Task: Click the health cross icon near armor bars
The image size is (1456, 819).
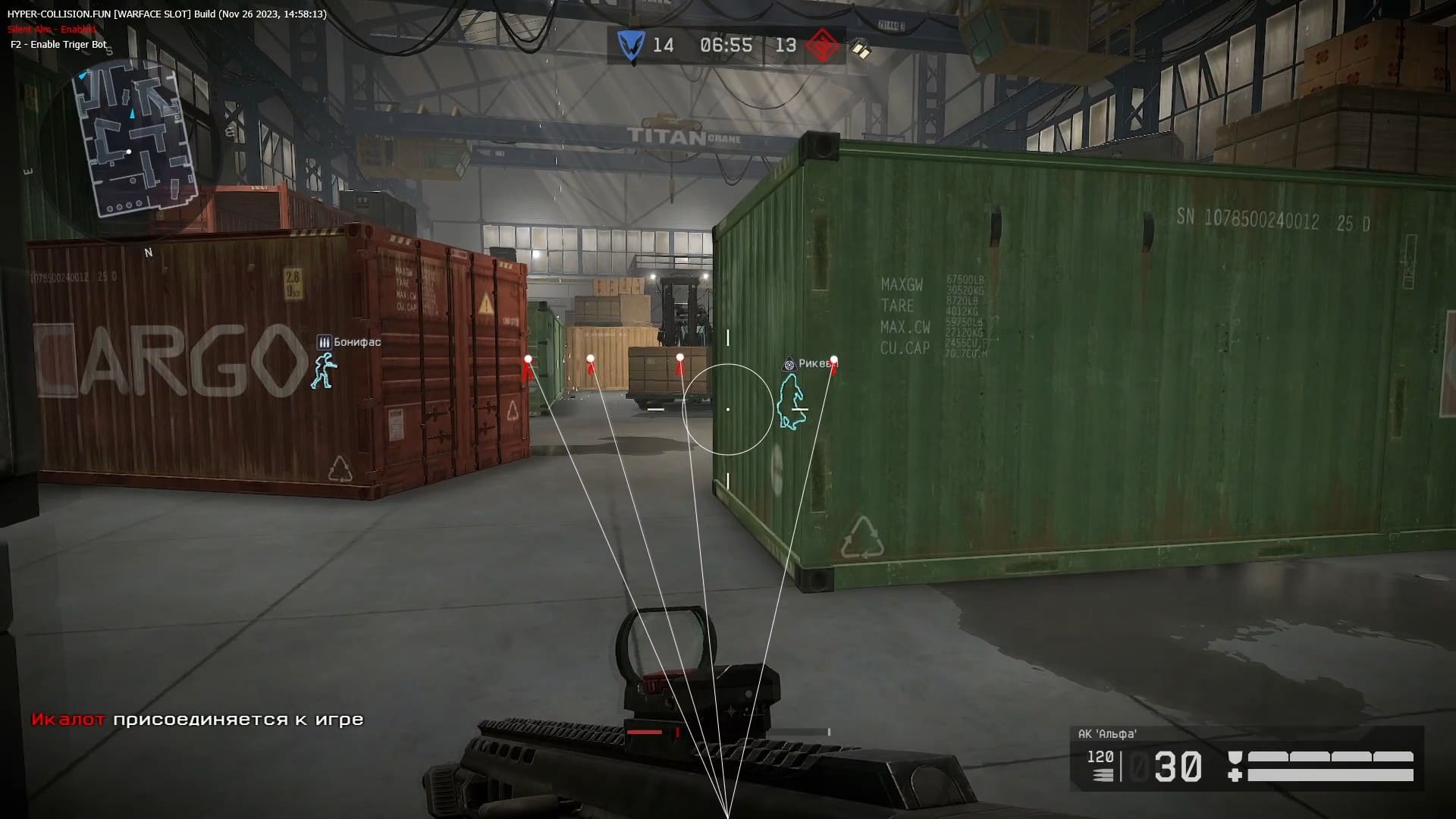Action: point(1235,773)
